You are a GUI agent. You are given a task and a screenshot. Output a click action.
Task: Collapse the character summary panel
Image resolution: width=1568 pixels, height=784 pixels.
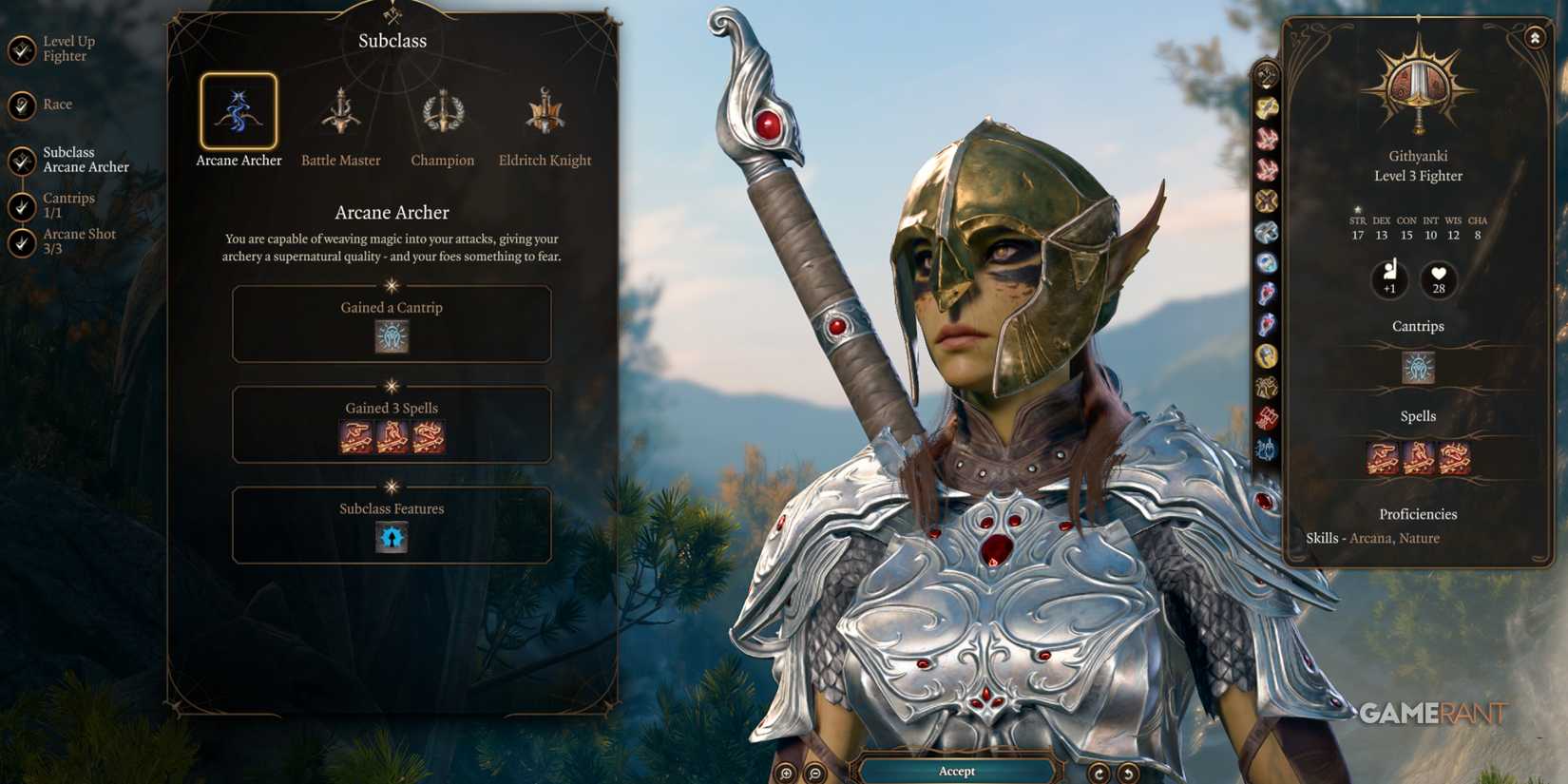coord(1537,36)
